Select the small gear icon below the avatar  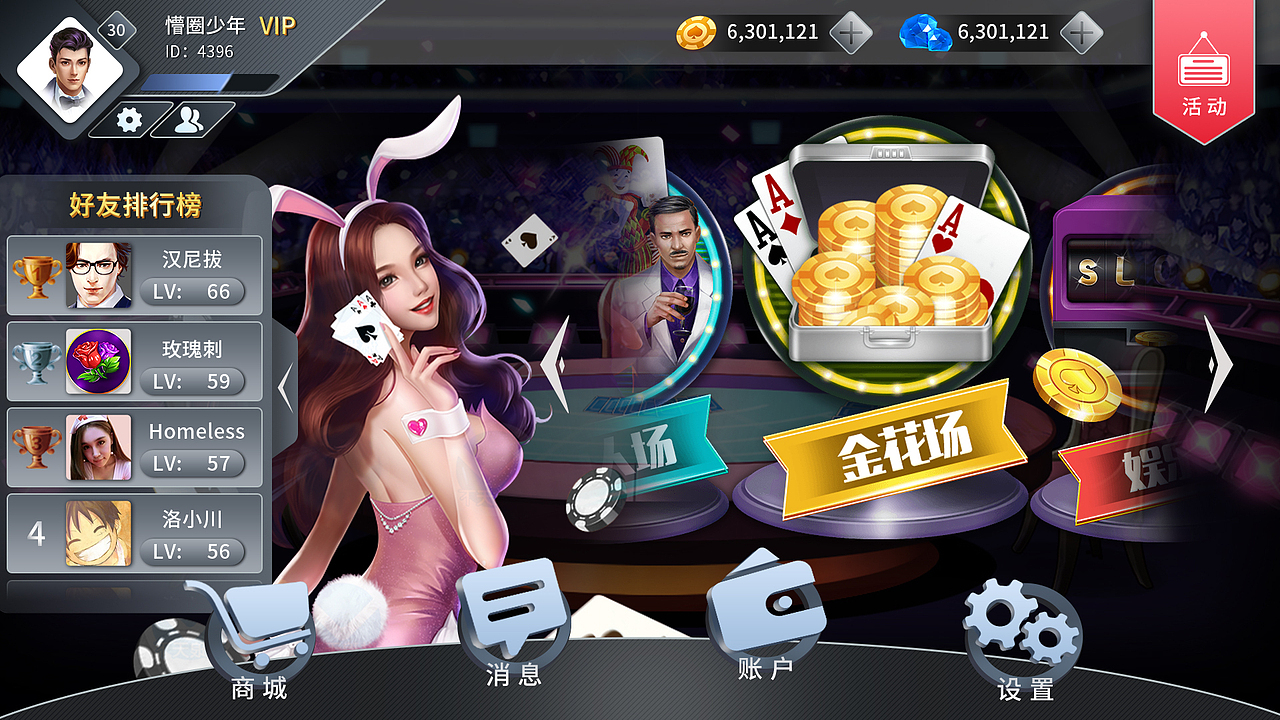[x=130, y=117]
